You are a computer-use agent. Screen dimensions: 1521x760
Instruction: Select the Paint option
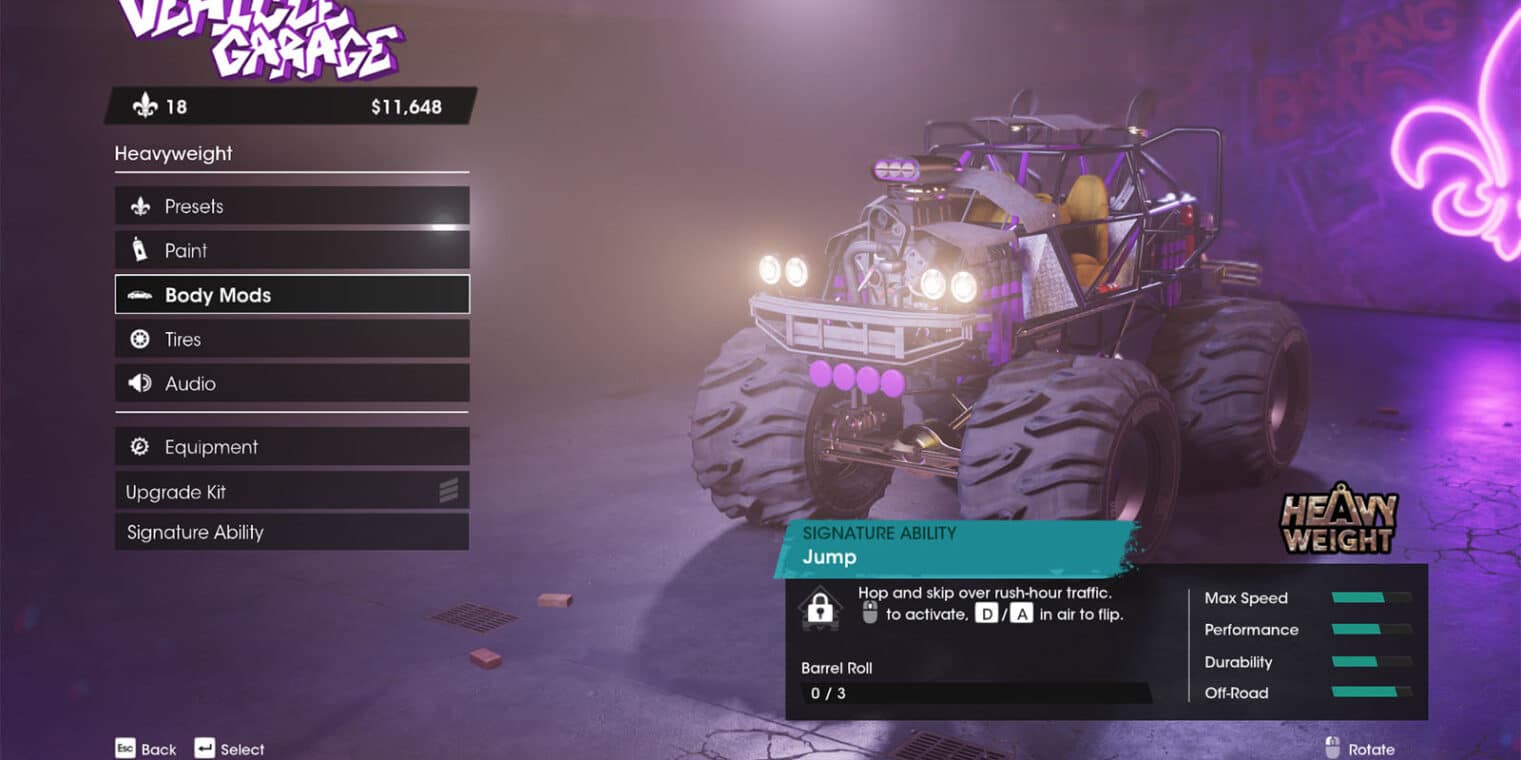(291, 250)
